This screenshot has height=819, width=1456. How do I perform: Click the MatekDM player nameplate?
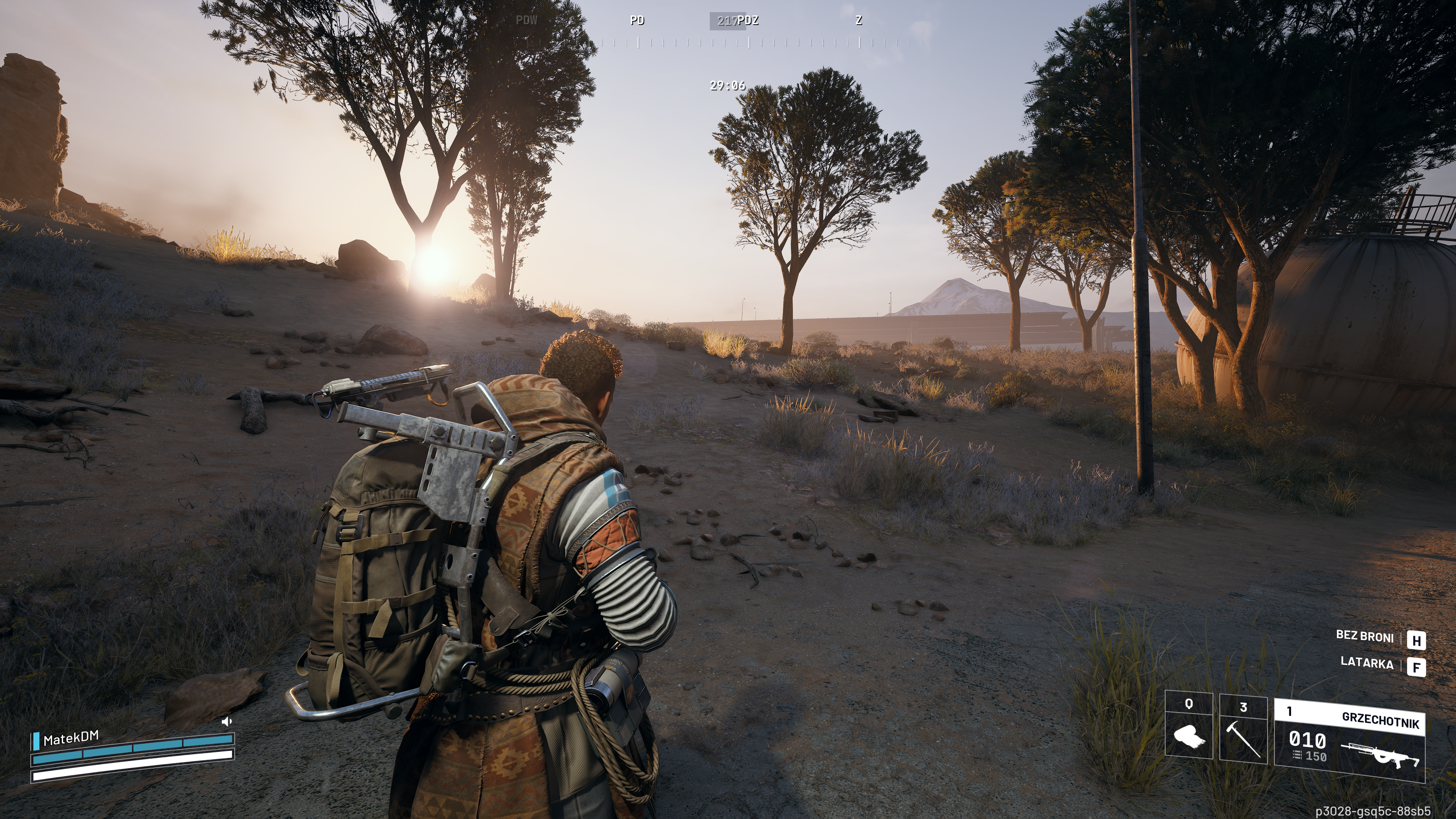tap(71, 738)
